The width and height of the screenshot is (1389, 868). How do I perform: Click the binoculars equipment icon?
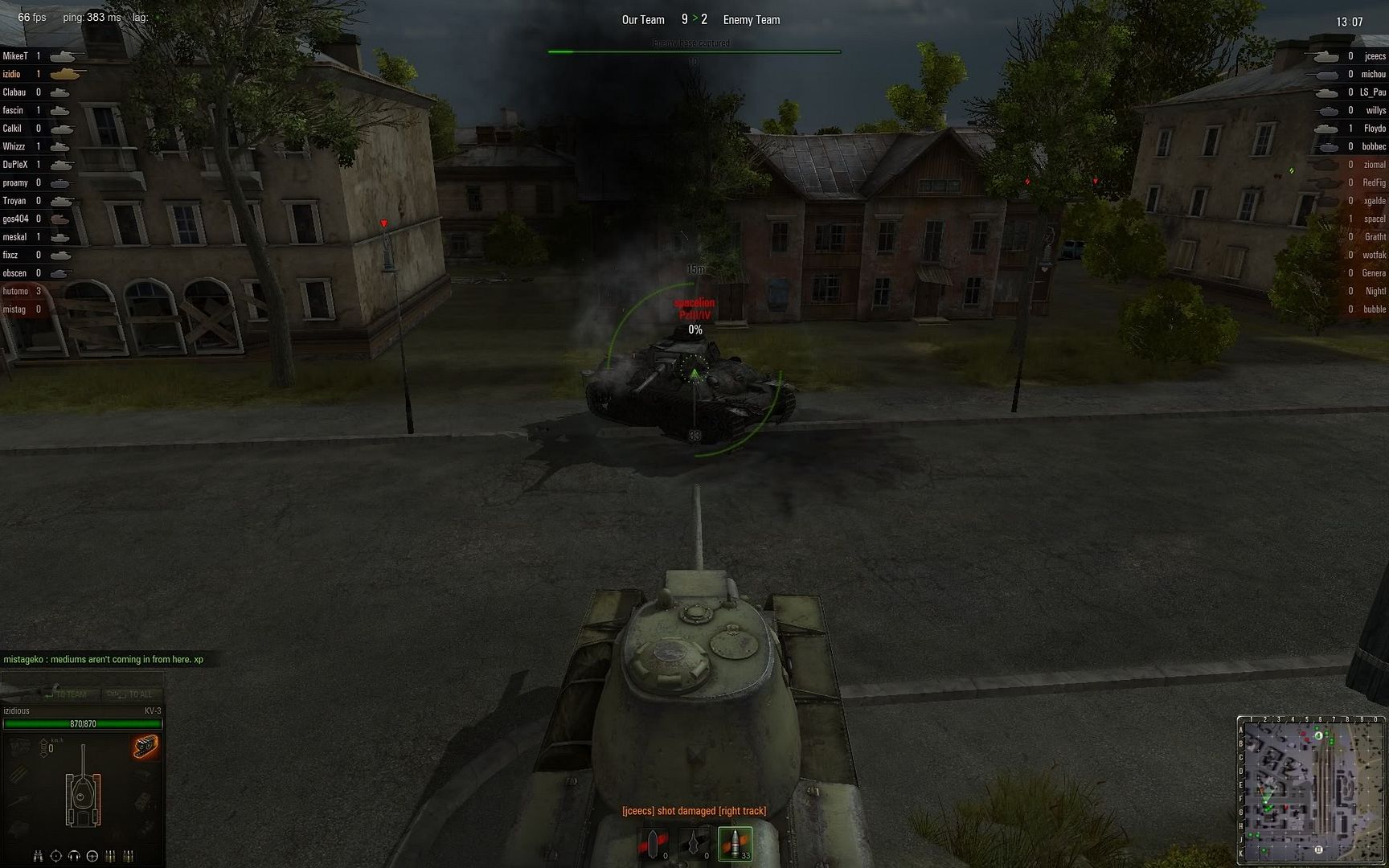click(x=38, y=856)
